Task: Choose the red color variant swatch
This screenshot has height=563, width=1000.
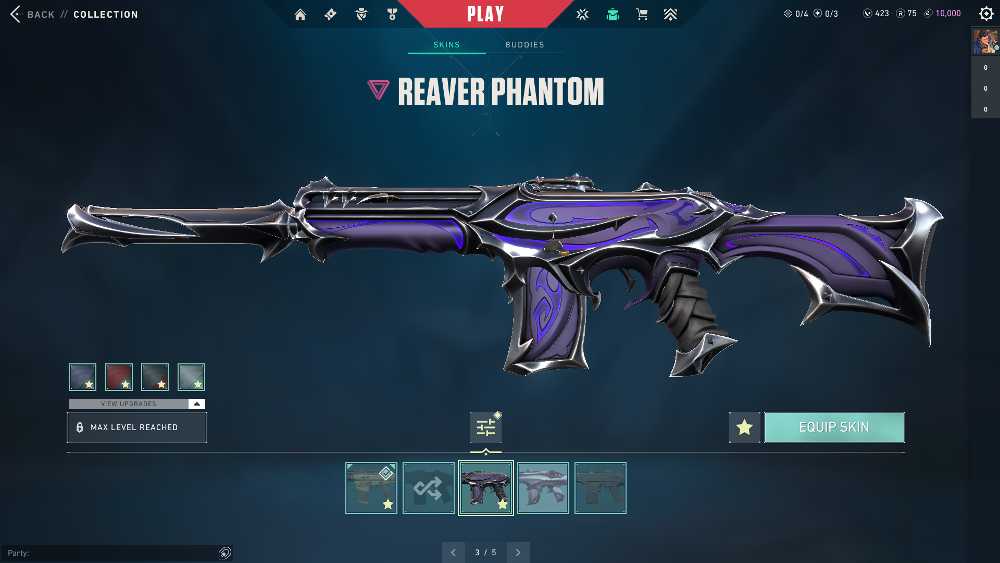Action: 119,376
